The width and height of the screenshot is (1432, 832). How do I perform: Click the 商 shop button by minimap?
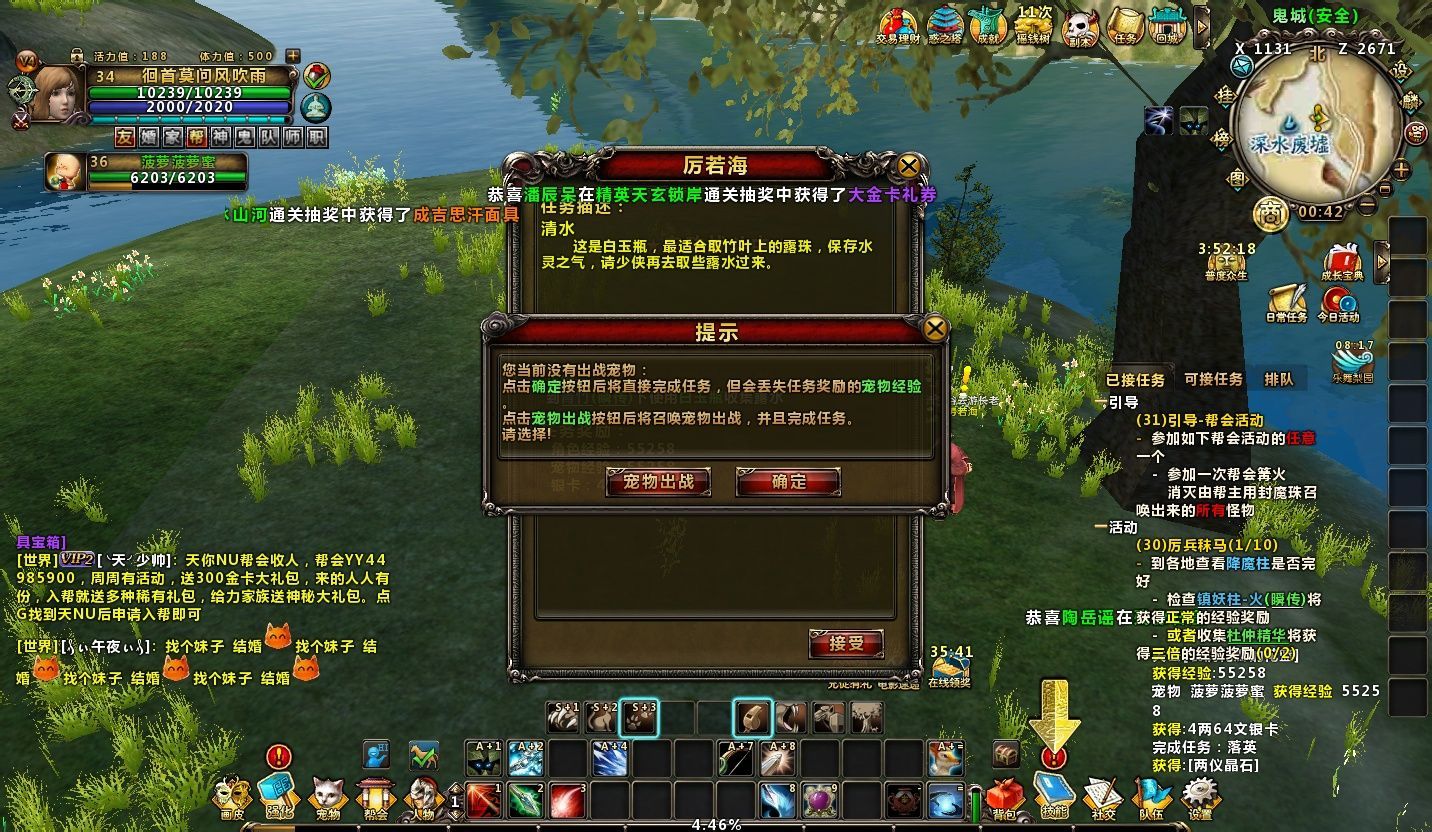tap(1270, 213)
